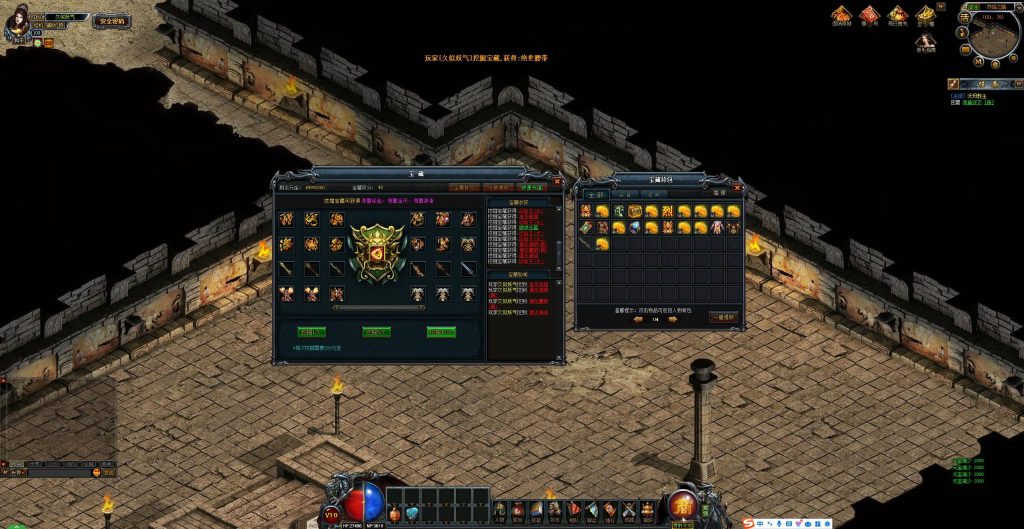This screenshot has height=529, width=1024.
Task: Go to previous treasure bag page
Action: tap(638, 320)
